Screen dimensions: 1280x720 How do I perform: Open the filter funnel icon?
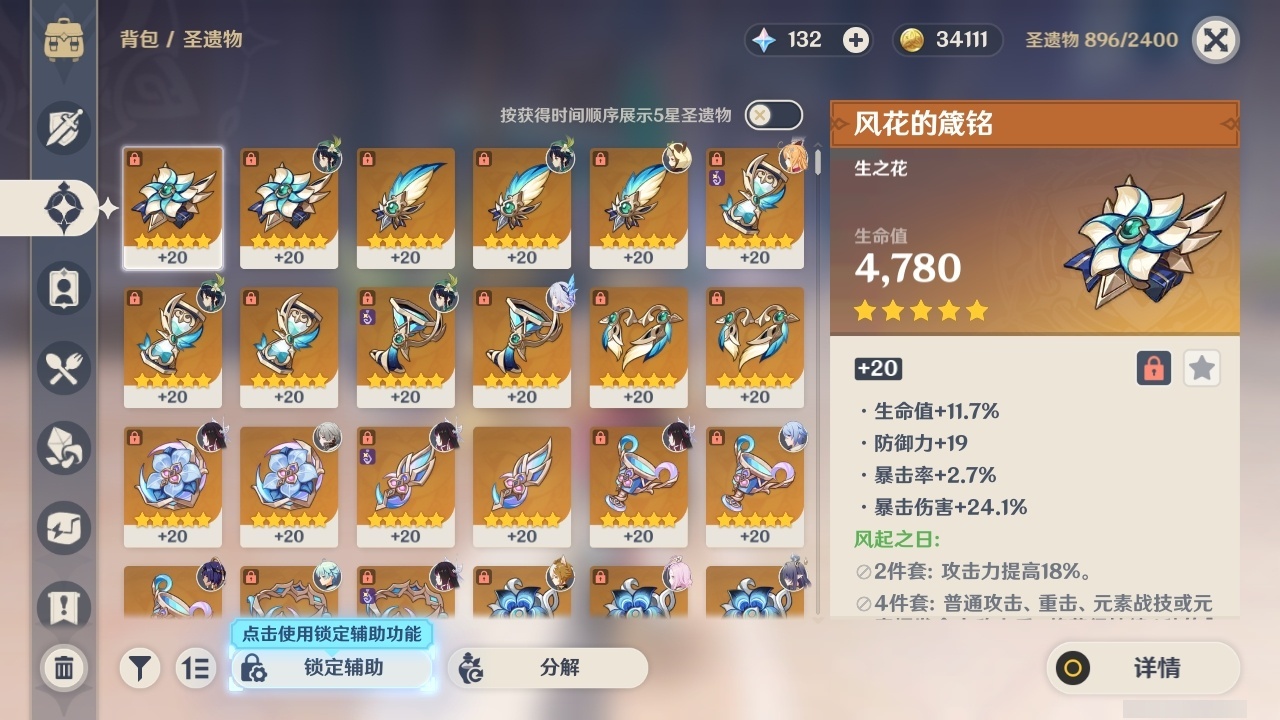(x=140, y=668)
